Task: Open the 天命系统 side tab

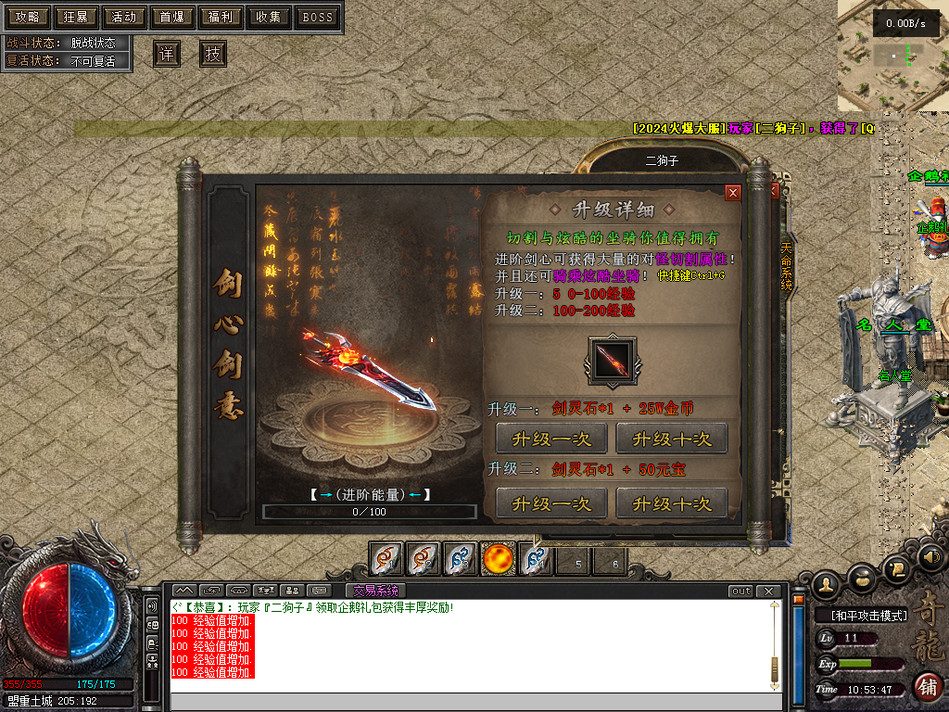Action: pos(786,265)
